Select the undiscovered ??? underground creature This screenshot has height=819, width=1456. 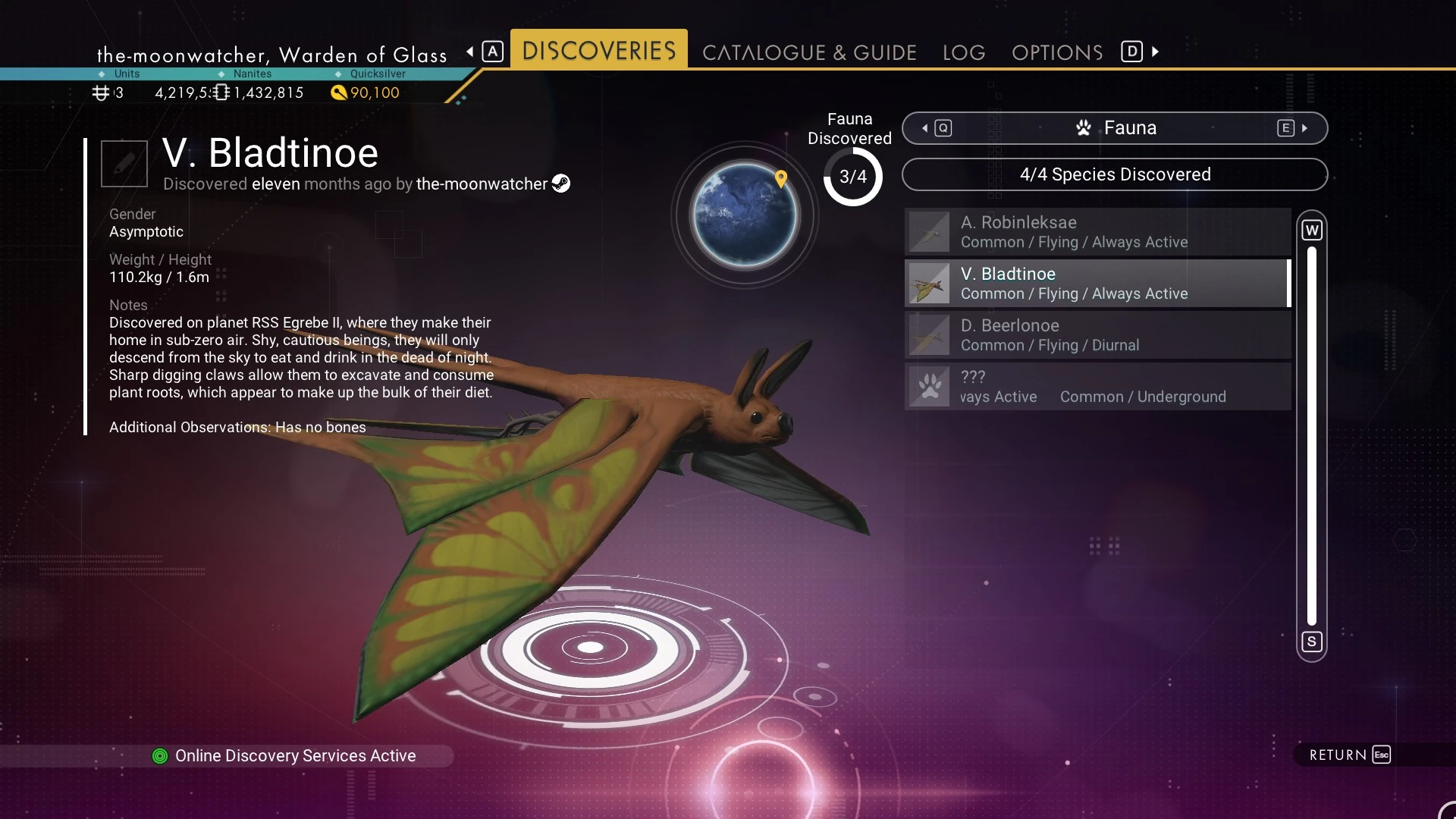(1097, 387)
